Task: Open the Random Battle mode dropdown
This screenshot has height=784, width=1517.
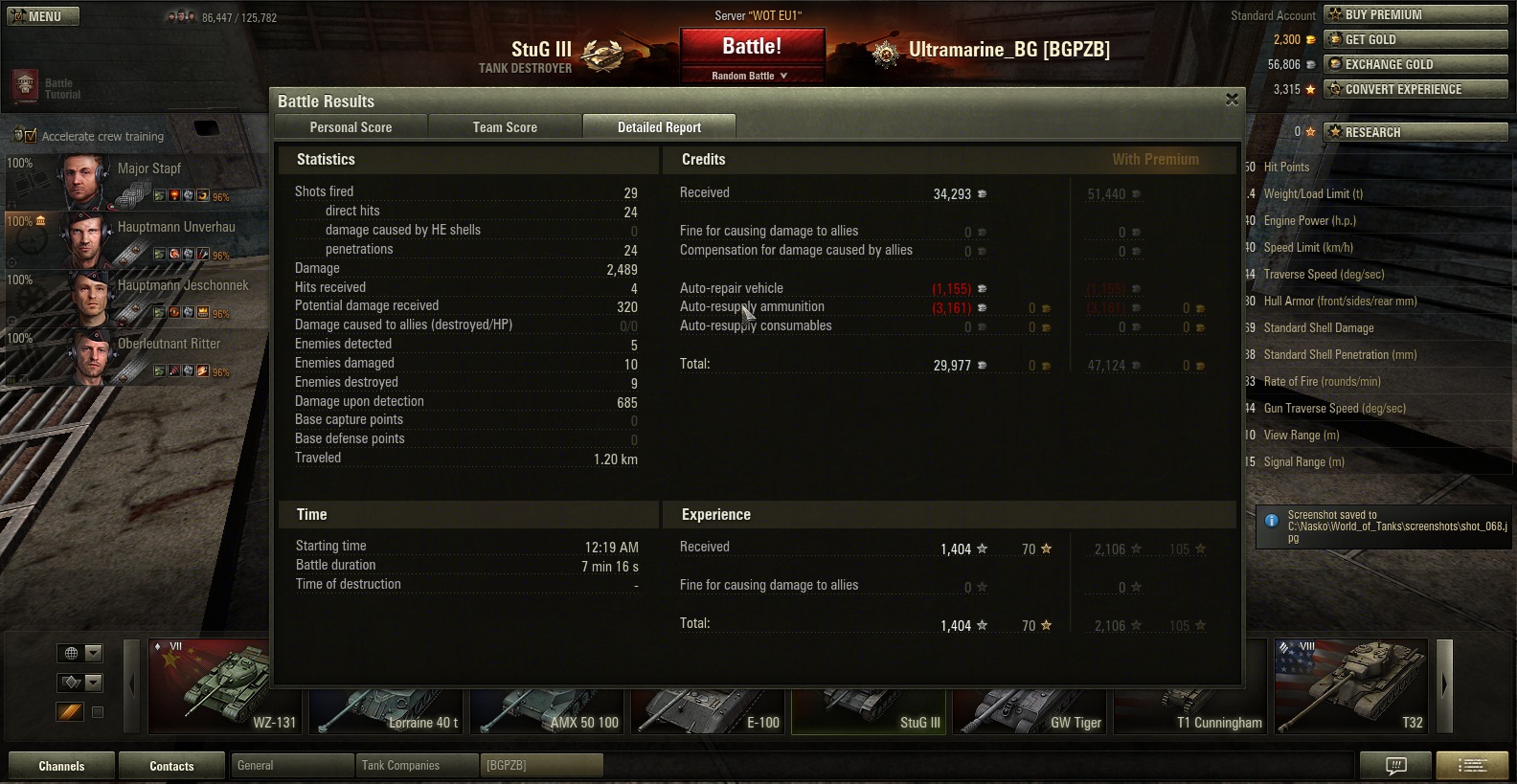Action: (x=751, y=76)
